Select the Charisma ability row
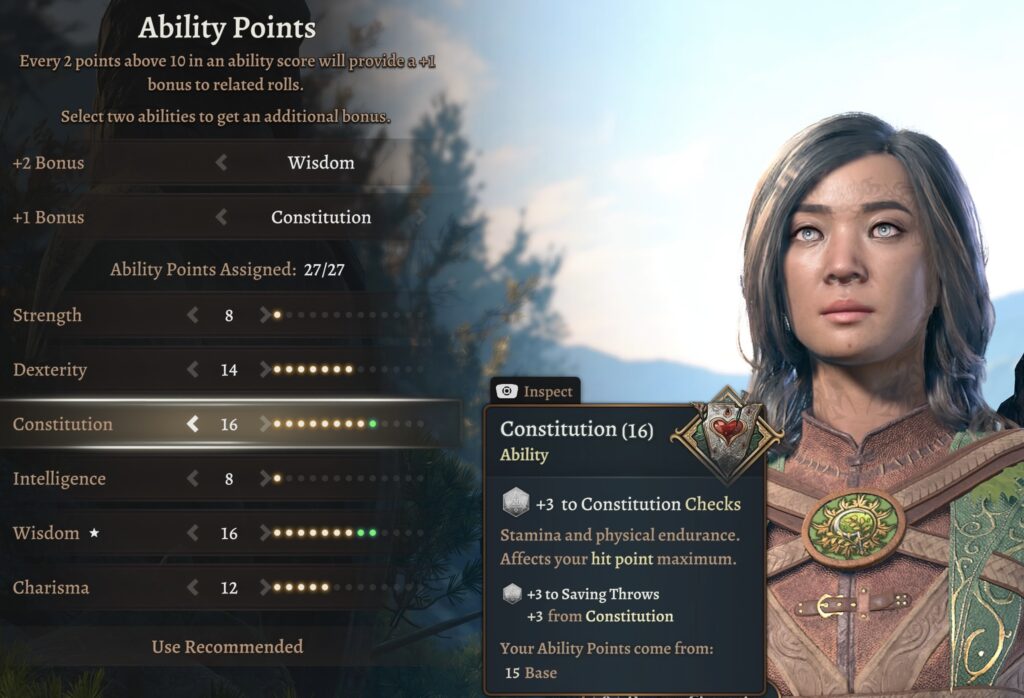This screenshot has height=698, width=1024. pos(50,588)
